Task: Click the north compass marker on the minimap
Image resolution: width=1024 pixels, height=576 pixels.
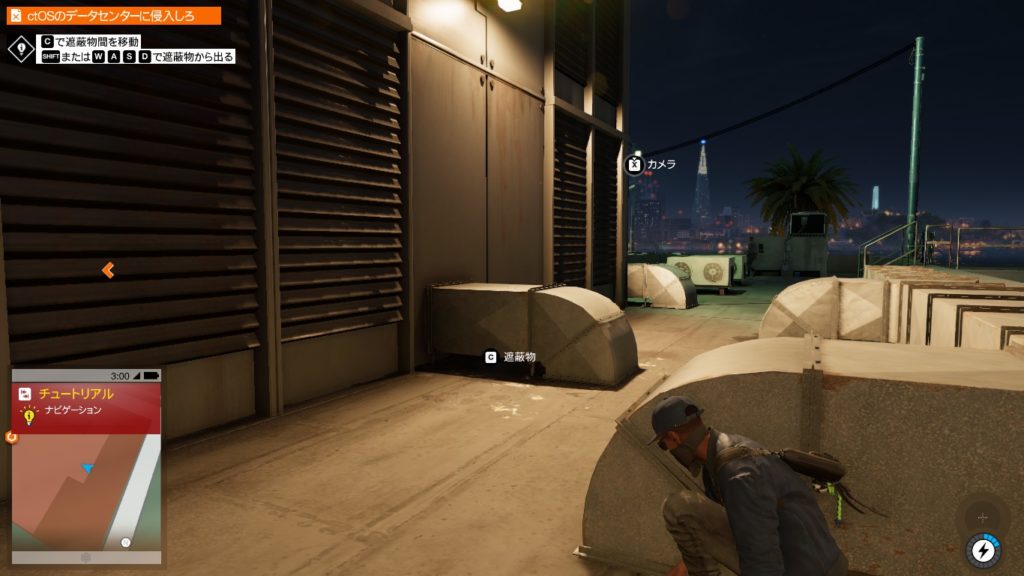Action: [x=126, y=543]
